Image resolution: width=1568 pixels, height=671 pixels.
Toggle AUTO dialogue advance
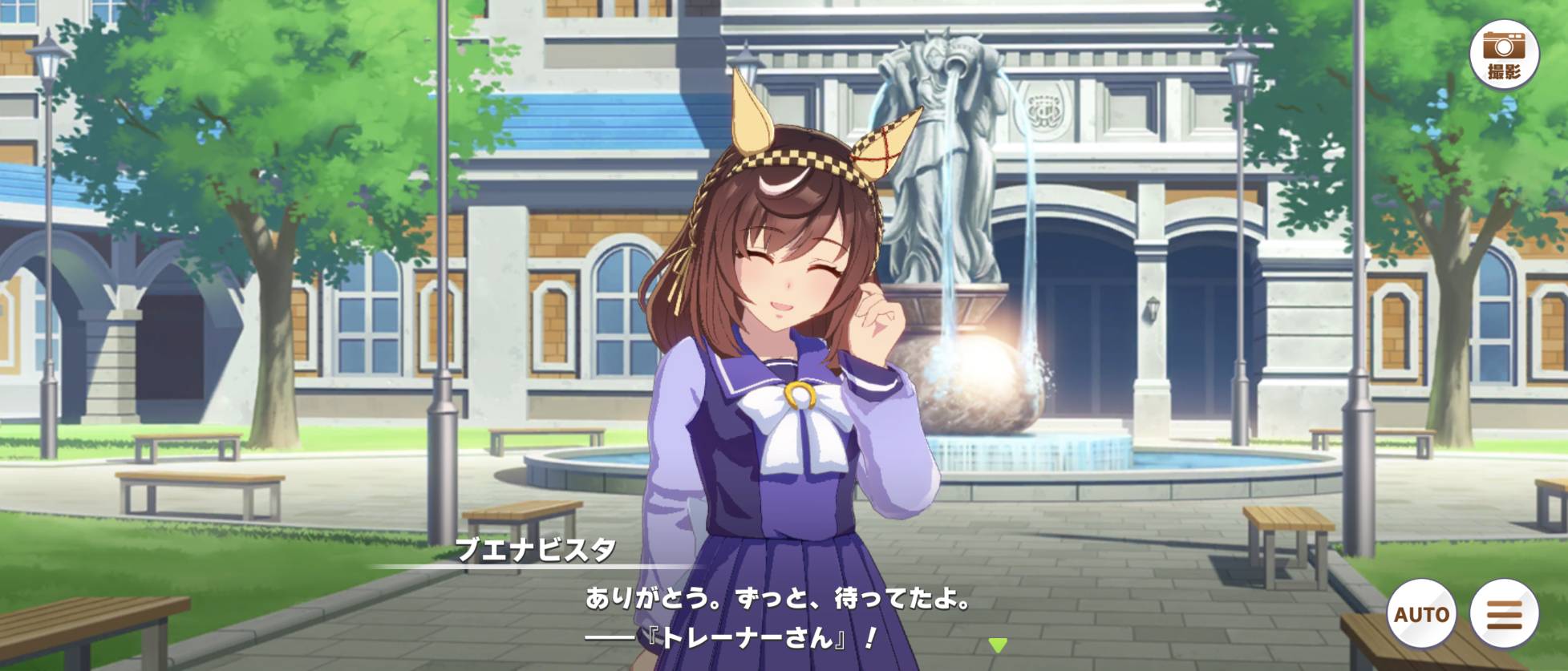pos(1421,614)
